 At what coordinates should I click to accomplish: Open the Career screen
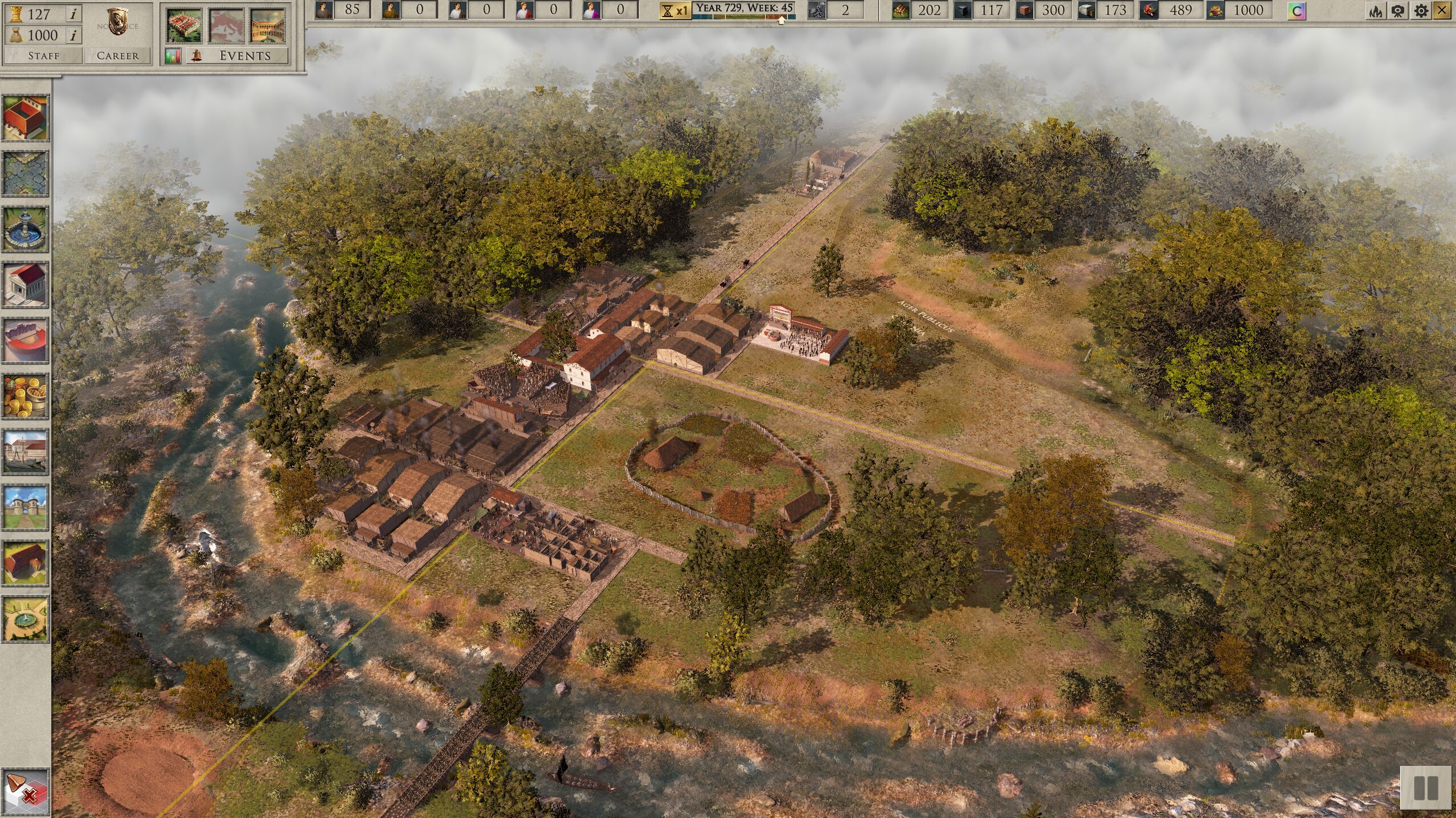click(x=117, y=55)
